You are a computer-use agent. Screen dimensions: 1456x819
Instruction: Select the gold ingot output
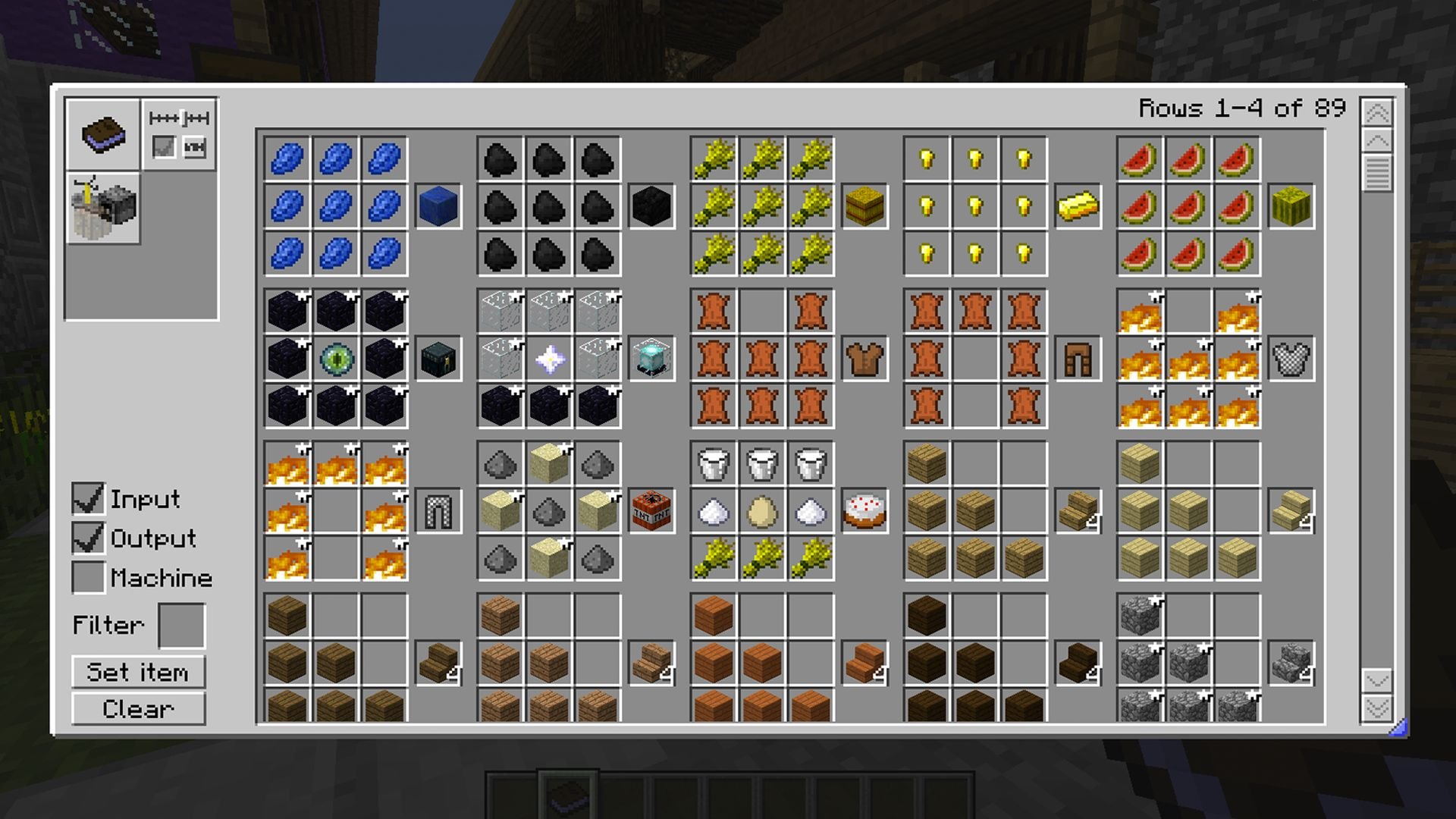[x=1078, y=206]
